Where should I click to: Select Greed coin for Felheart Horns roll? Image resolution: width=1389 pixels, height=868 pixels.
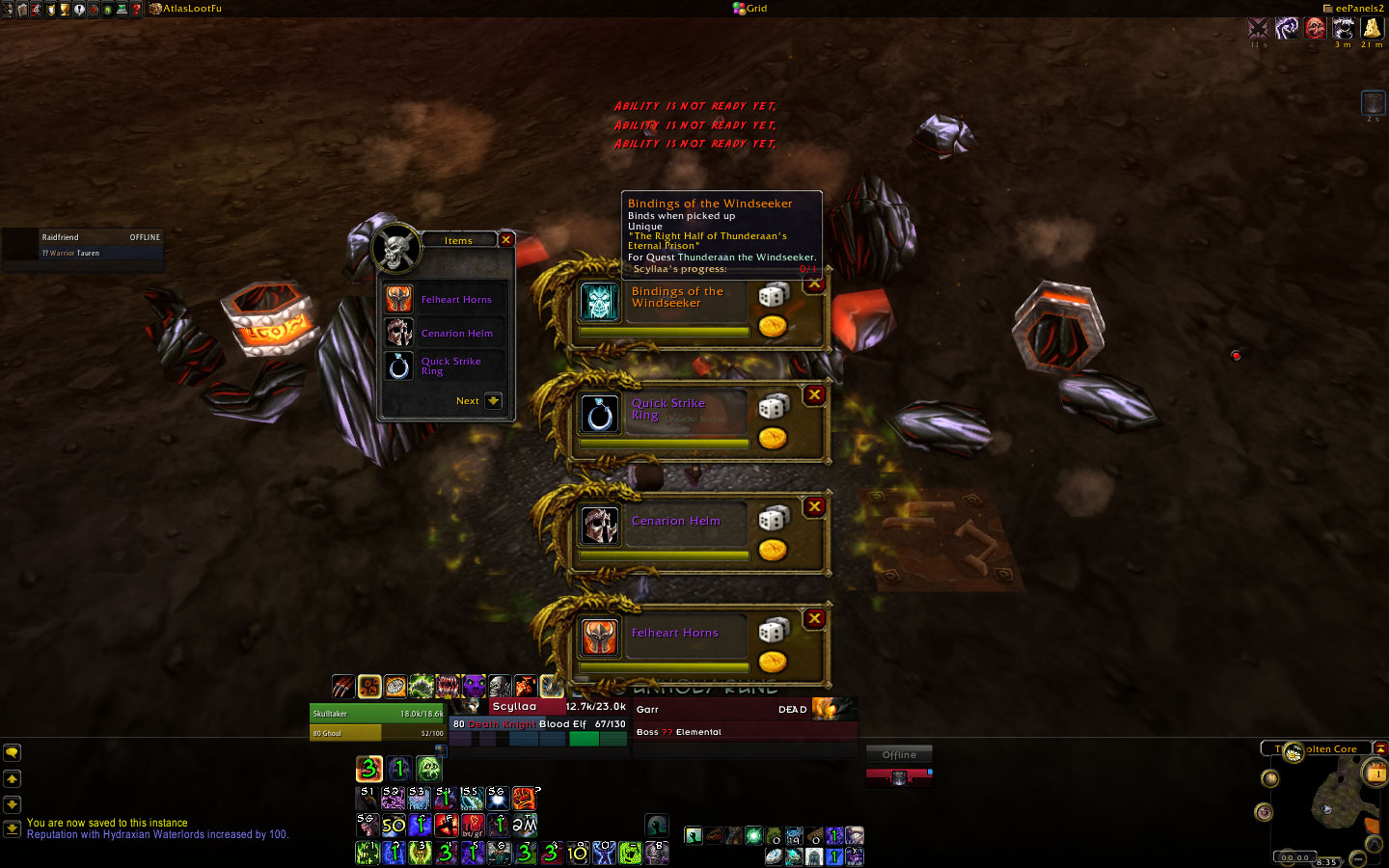tap(772, 663)
